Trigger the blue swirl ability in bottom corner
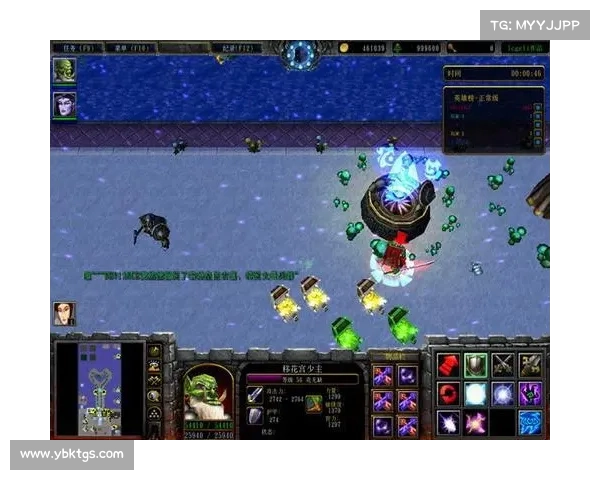This screenshot has width=600, height=480. pos(530,421)
